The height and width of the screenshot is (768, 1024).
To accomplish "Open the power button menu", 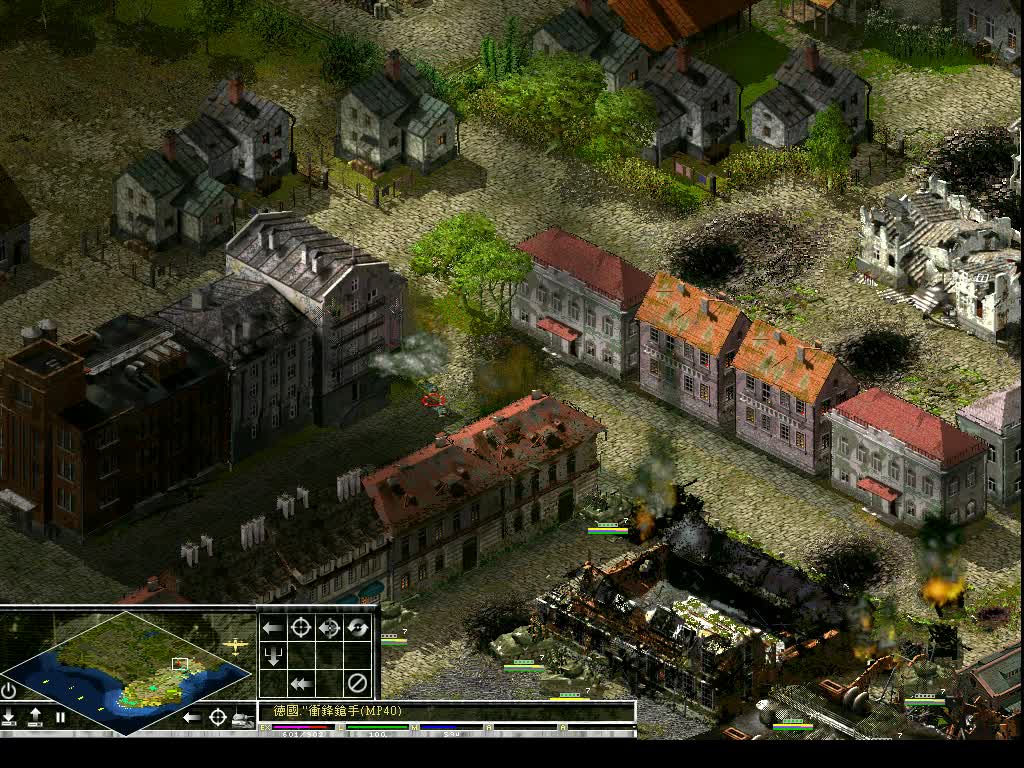I will pyautogui.click(x=9, y=691).
